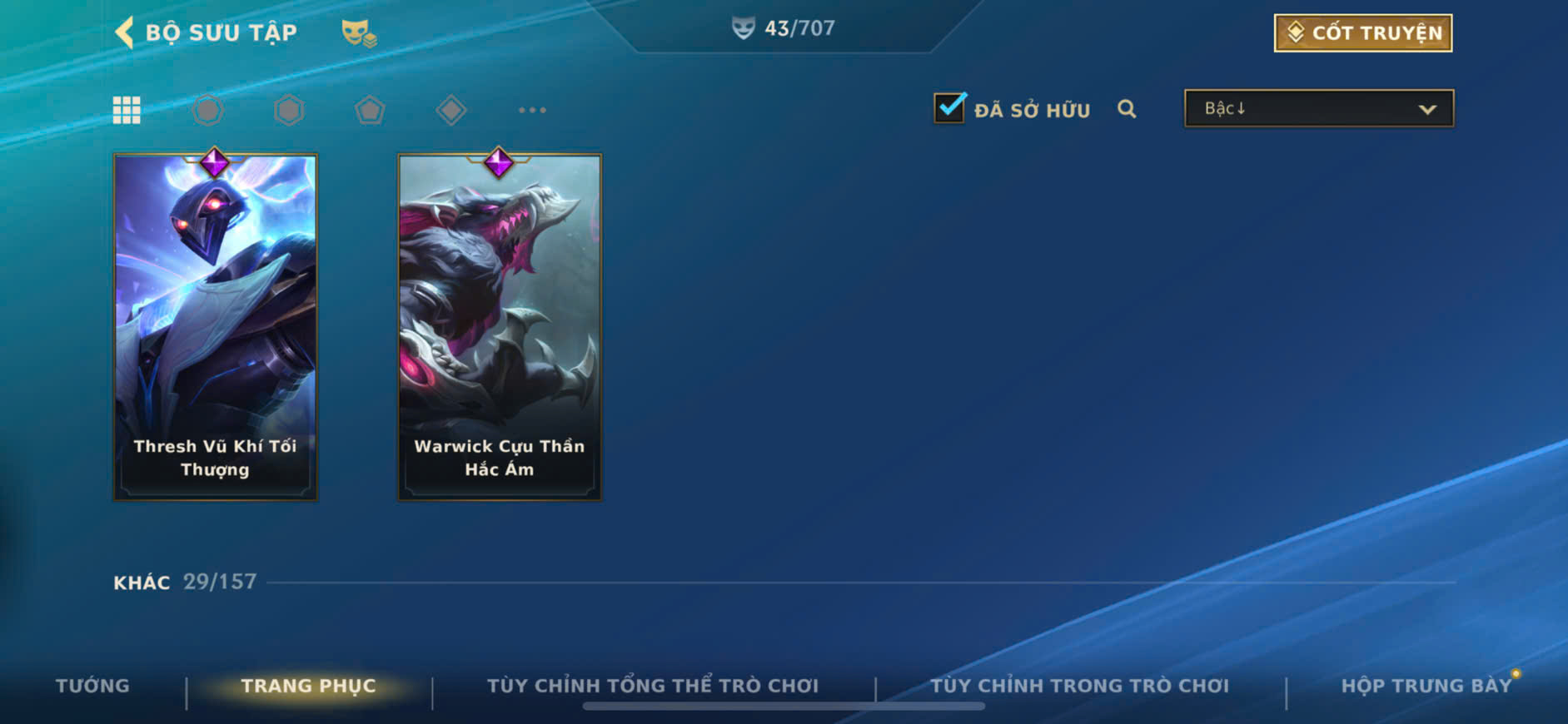Screen dimensions: 1568x724
Task: Switch to the Trang Phục tab
Action: tap(308, 686)
